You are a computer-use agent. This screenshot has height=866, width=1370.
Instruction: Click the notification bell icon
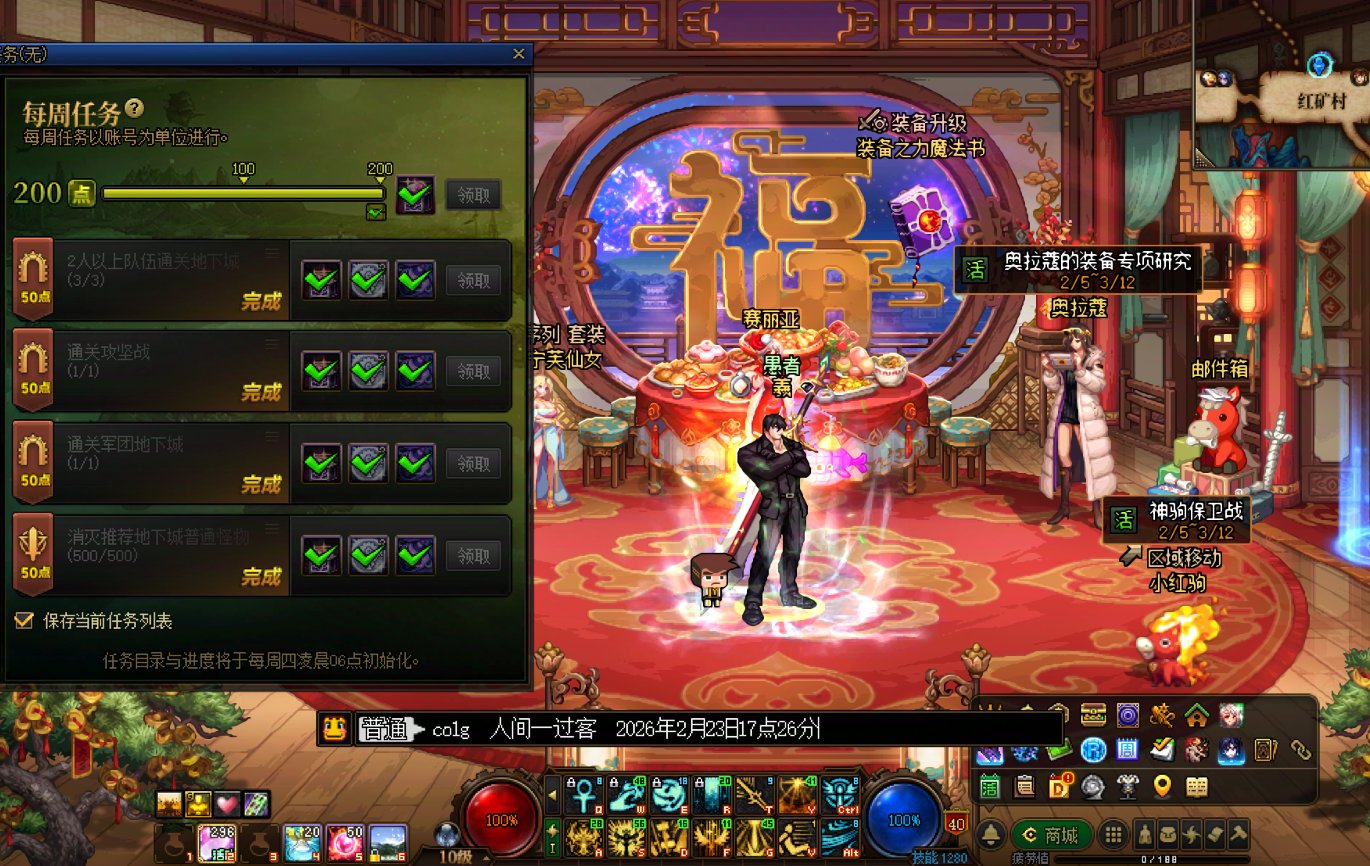992,835
